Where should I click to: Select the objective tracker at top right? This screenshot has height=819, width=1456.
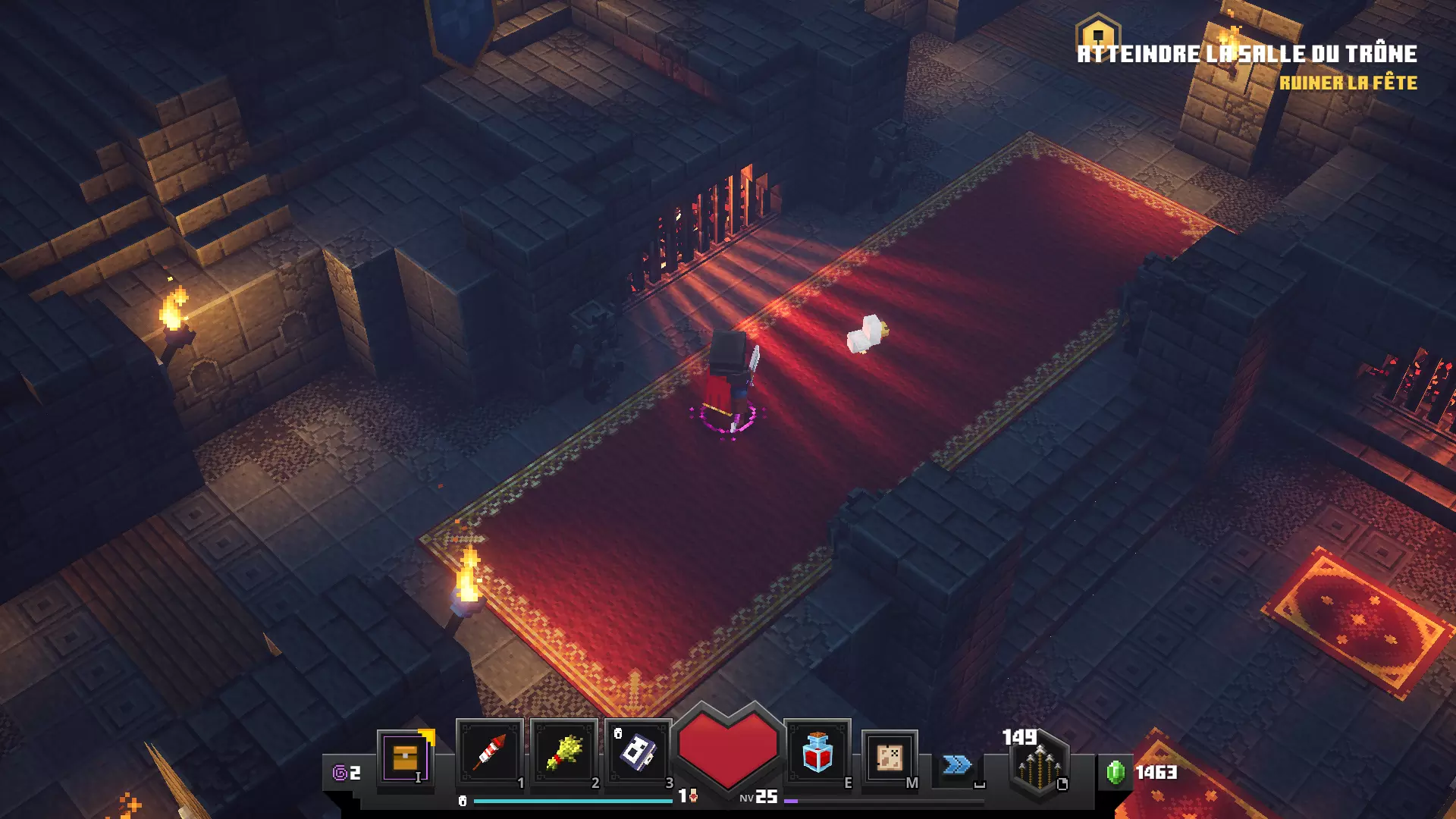click(x=1247, y=55)
